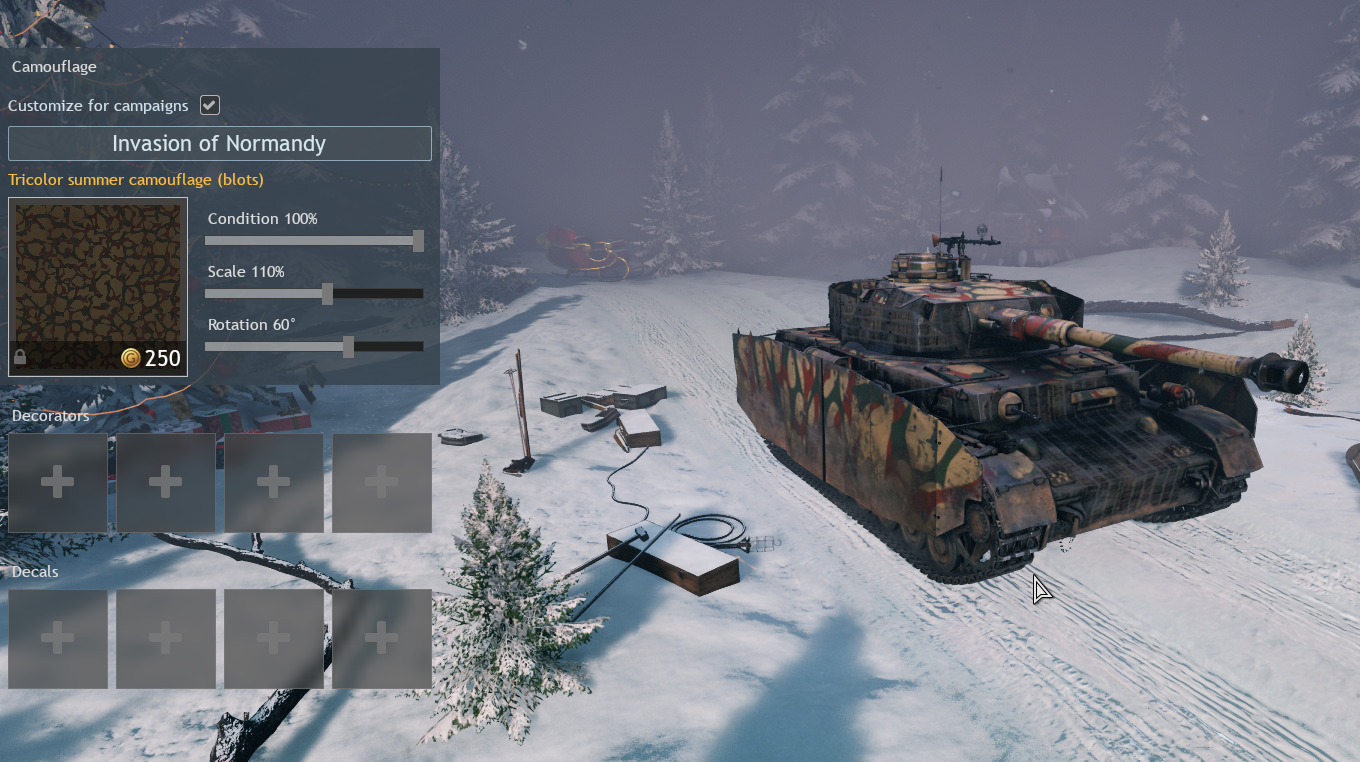Select the tricolor summer camouflage thumbnail
The height and width of the screenshot is (762, 1360).
98,286
